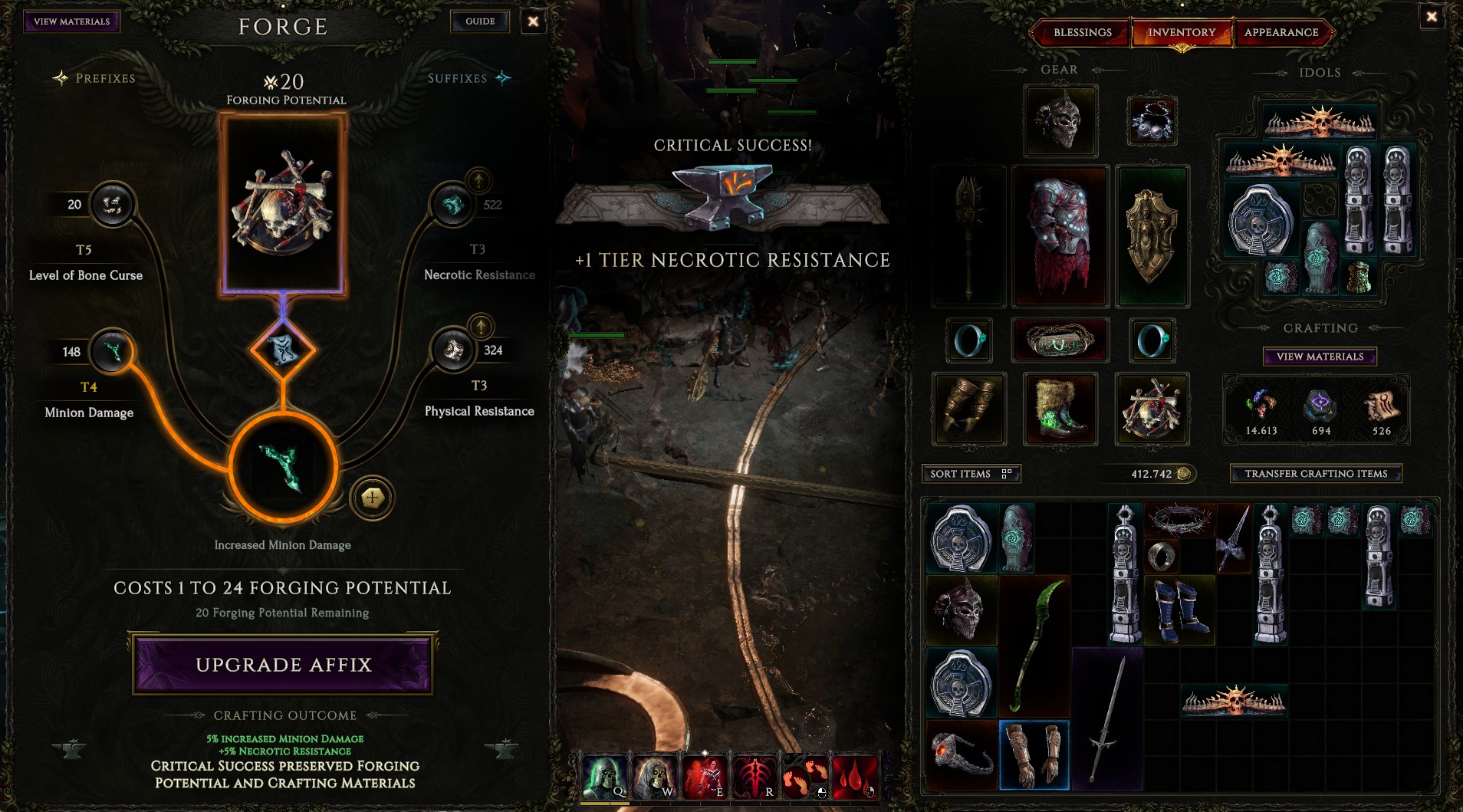This screenshot has width=1463, height=812.
Task: Open View Materials under Crafting
Action: 1320,357
